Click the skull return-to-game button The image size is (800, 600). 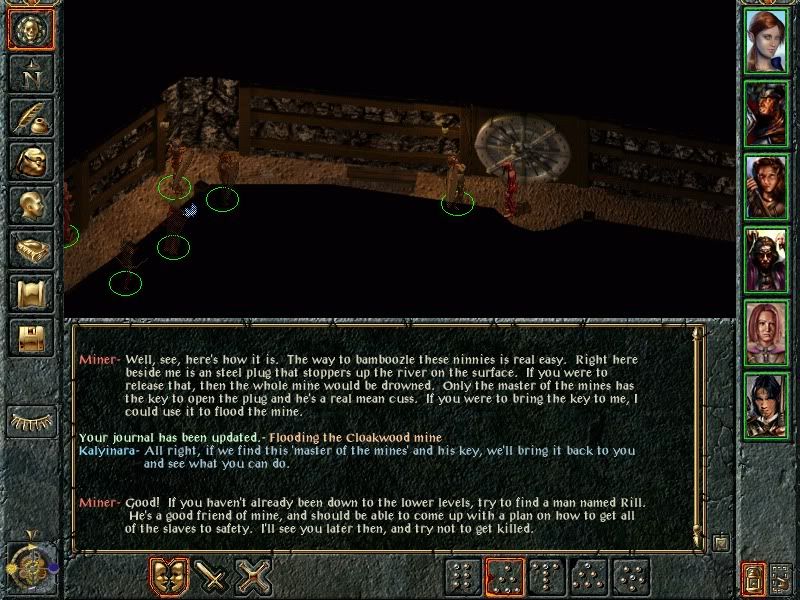[30, 29]
